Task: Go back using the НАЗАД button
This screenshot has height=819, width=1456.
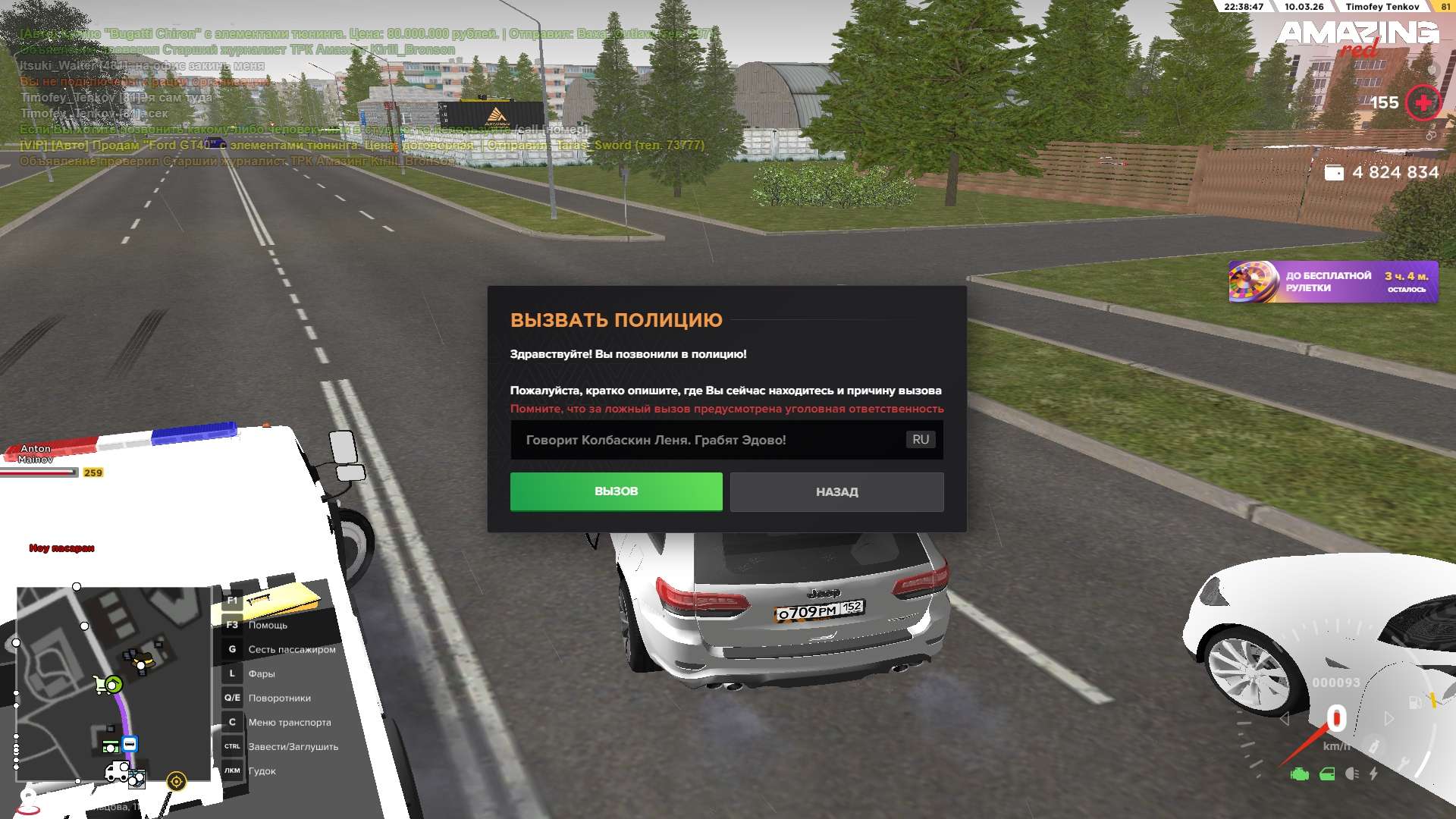Action: click(836, 492)
